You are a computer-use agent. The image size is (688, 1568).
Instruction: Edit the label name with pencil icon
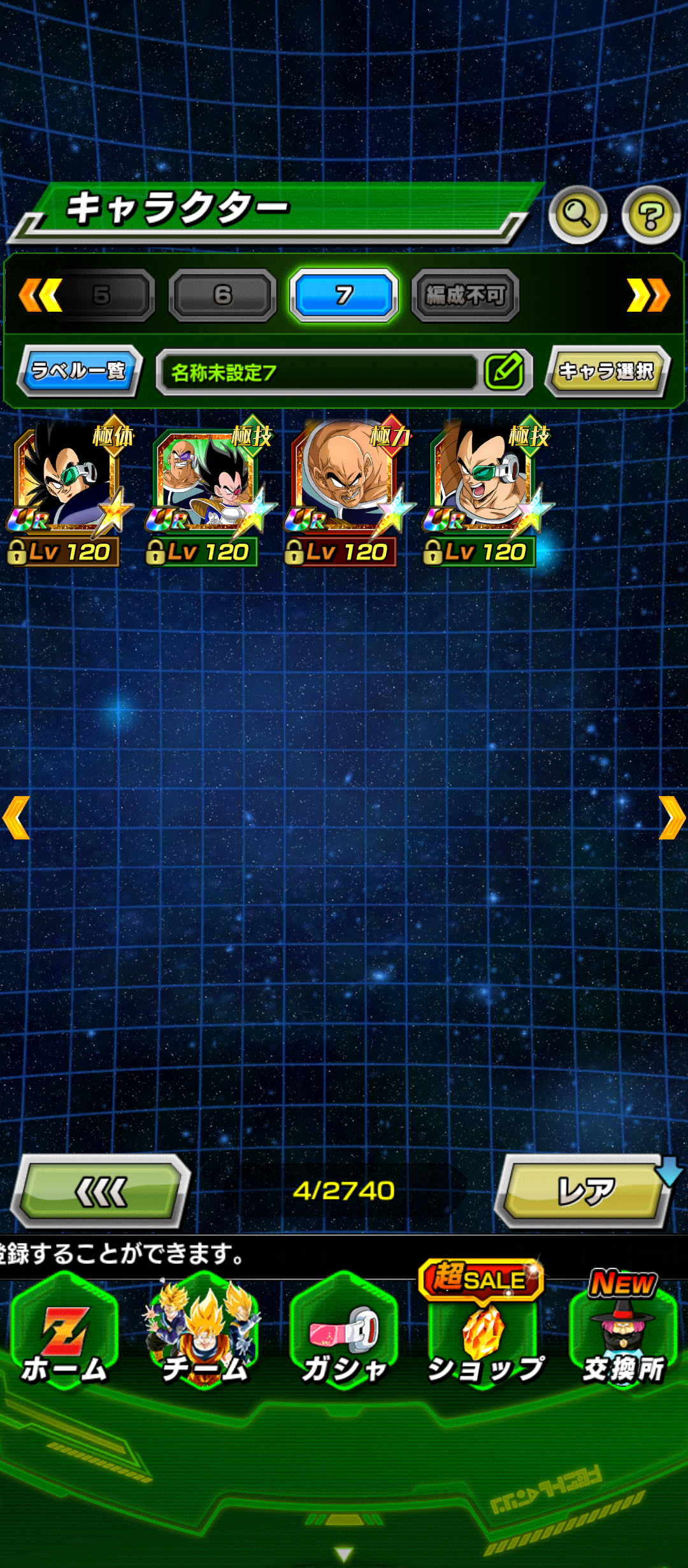coord(505,372)
